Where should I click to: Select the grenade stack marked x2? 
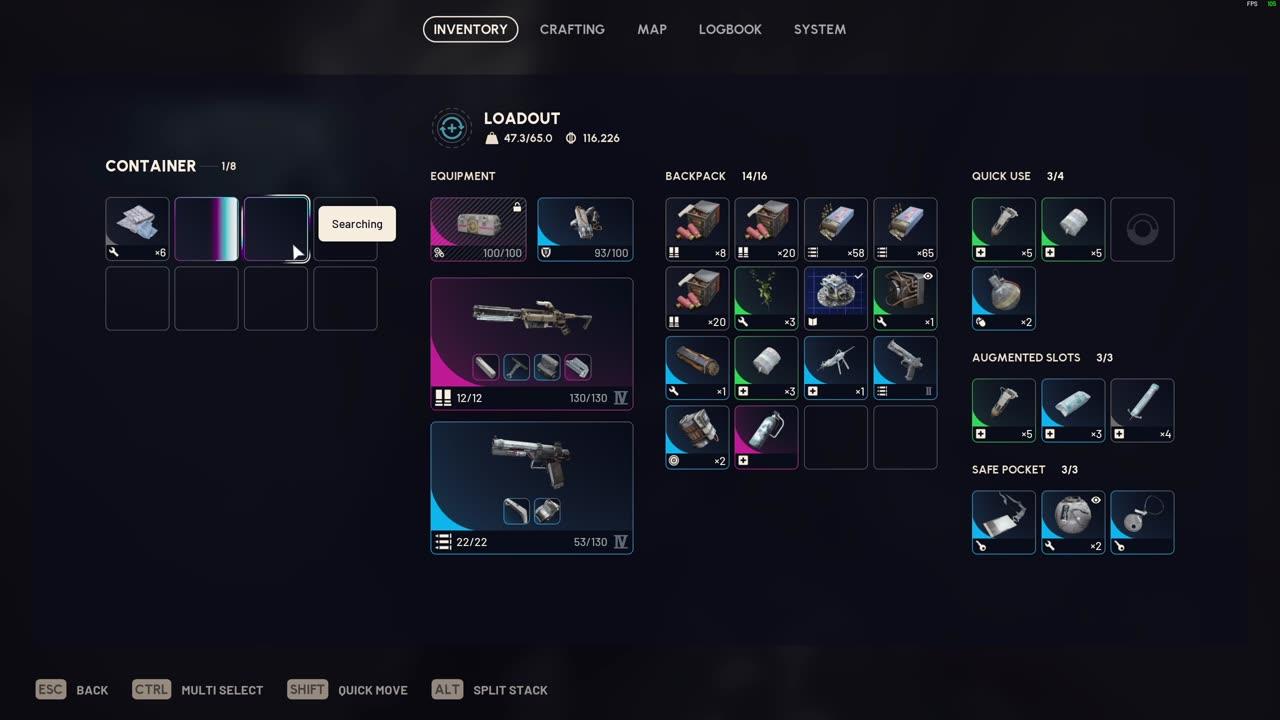pyautogui.click(x=697, y=437)
